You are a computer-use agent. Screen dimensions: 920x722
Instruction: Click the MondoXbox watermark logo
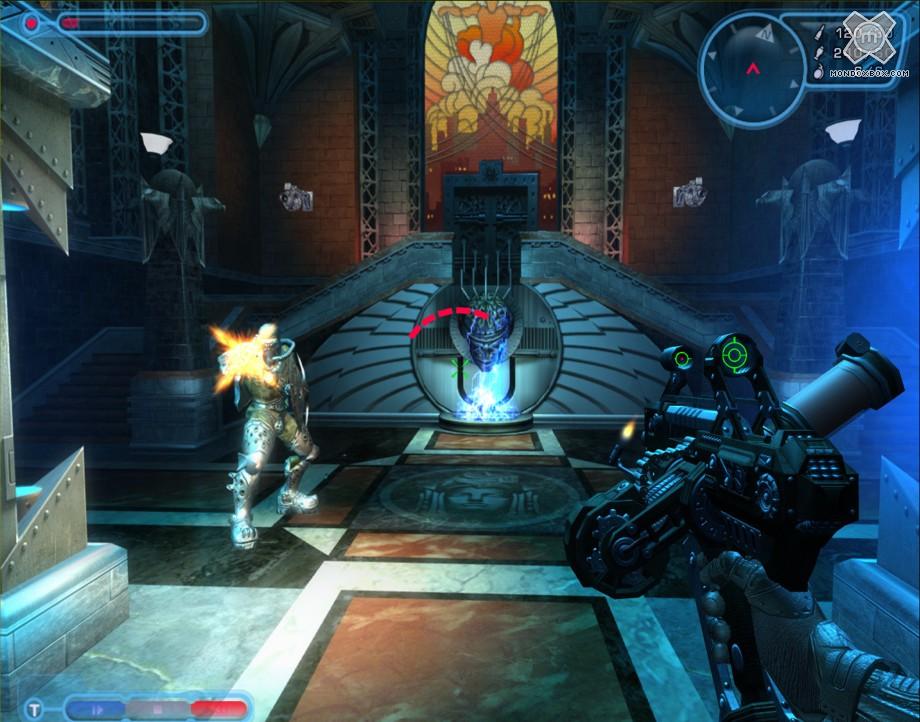coord(872,35)
